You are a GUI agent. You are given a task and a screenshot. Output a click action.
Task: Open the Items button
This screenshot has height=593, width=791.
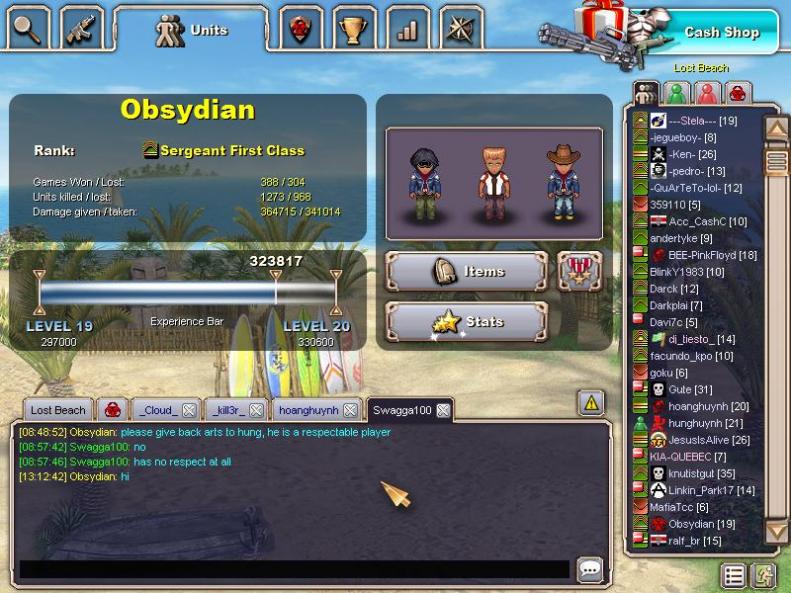pyautogui.click(x=466, y=271)
